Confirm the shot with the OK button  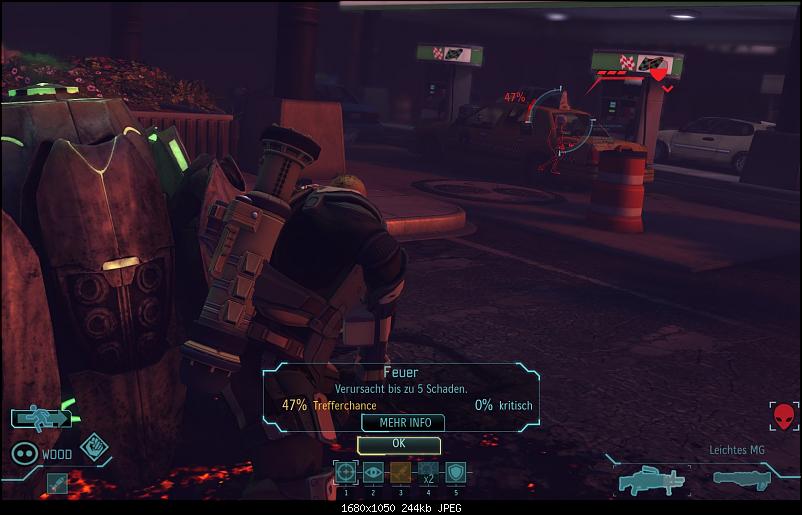click(398, 443)
